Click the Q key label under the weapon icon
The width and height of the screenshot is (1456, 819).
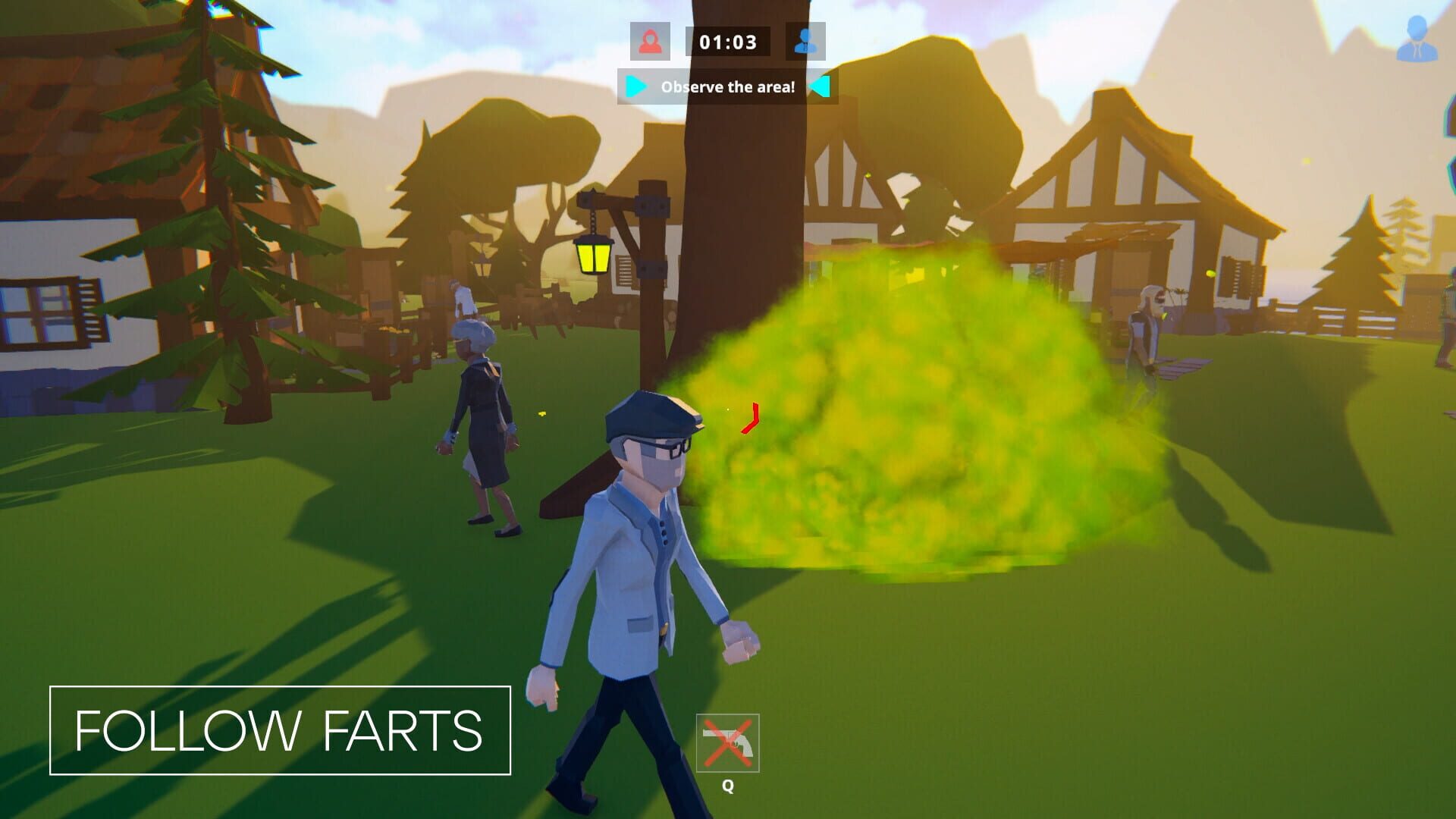pos(728,786)
